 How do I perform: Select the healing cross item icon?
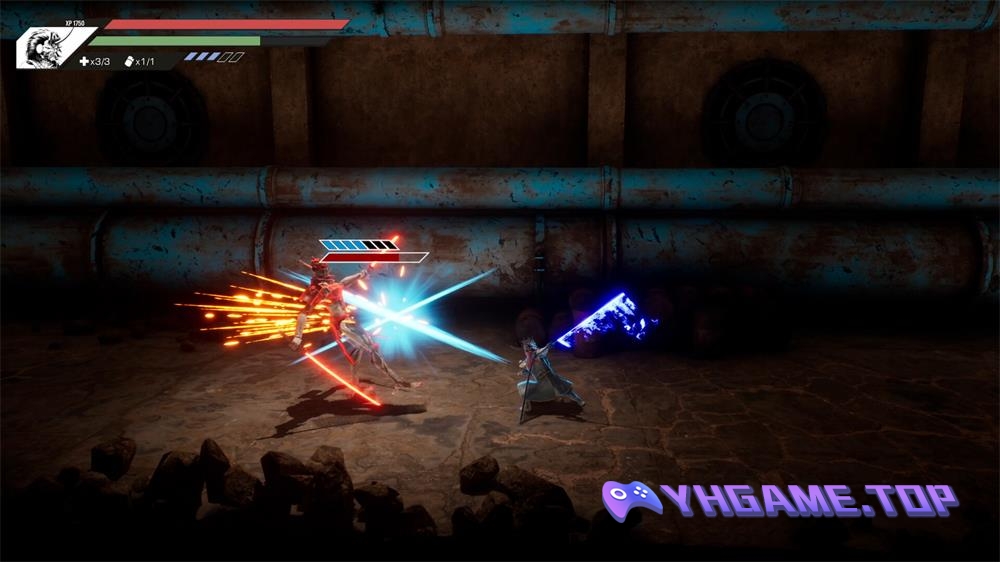(85, 61)
